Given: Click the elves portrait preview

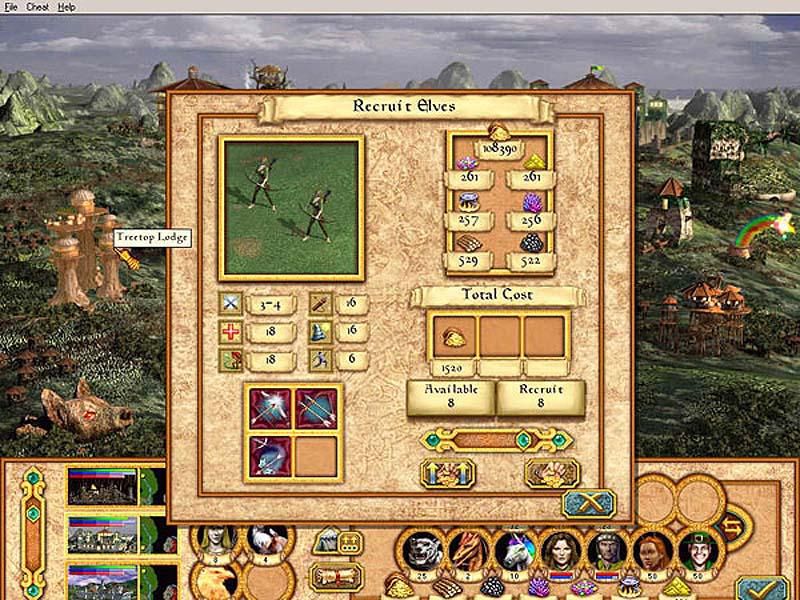Looking at the screenshot, I should (x=292, y=208).
